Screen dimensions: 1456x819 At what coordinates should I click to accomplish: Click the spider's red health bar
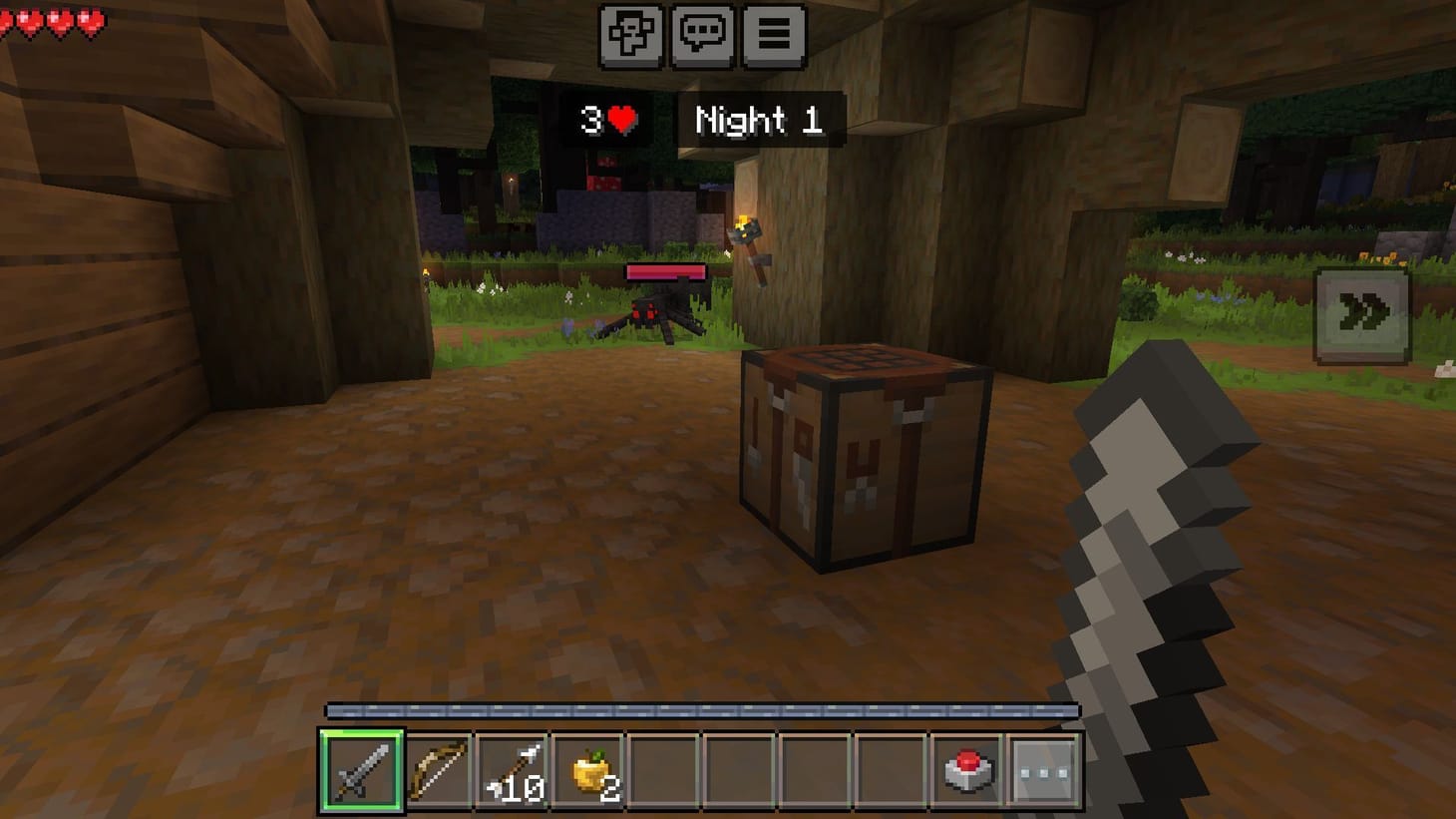[x=665, y=270]
